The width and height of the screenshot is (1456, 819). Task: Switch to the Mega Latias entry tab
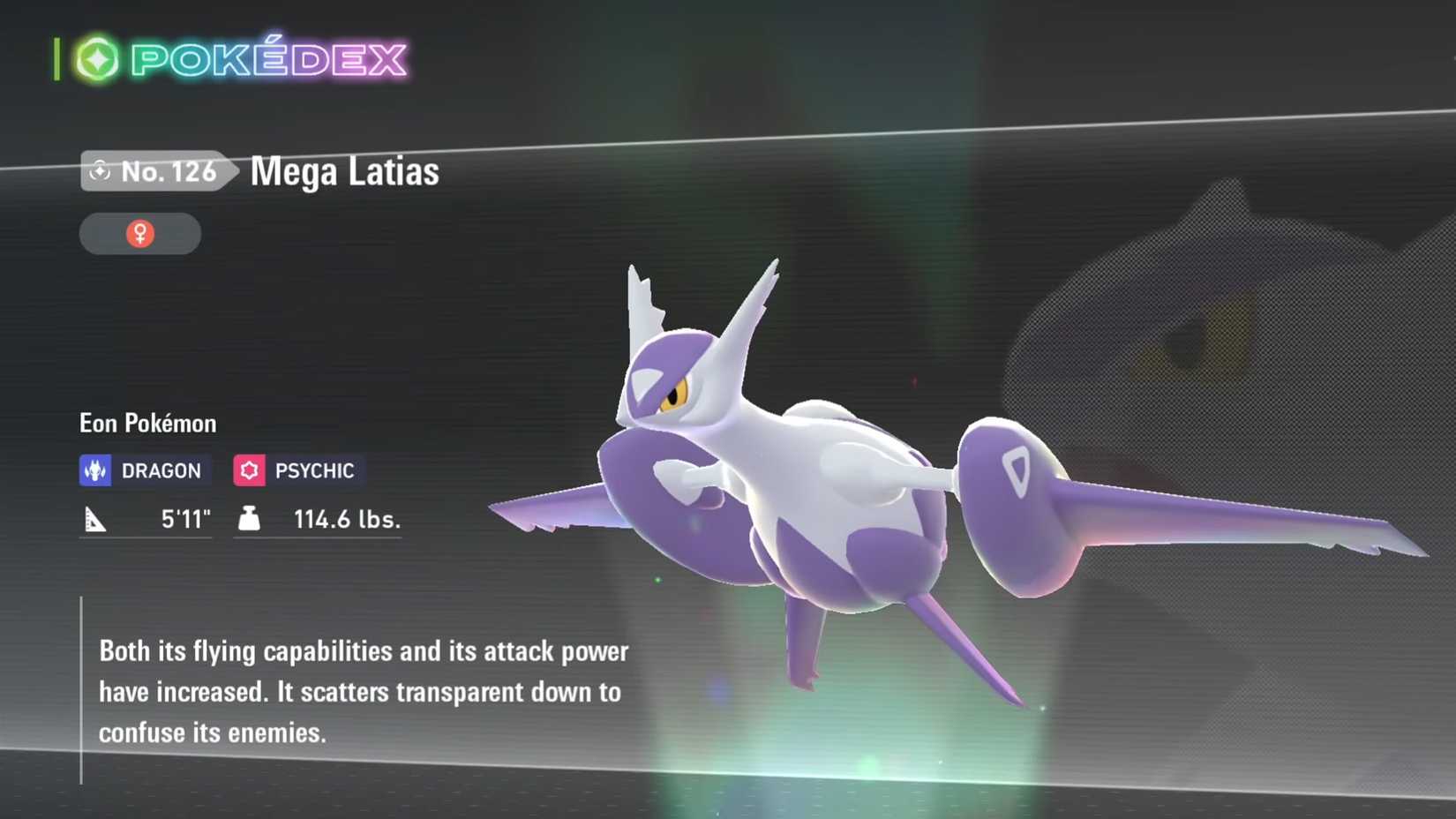[x=343, y=172]
